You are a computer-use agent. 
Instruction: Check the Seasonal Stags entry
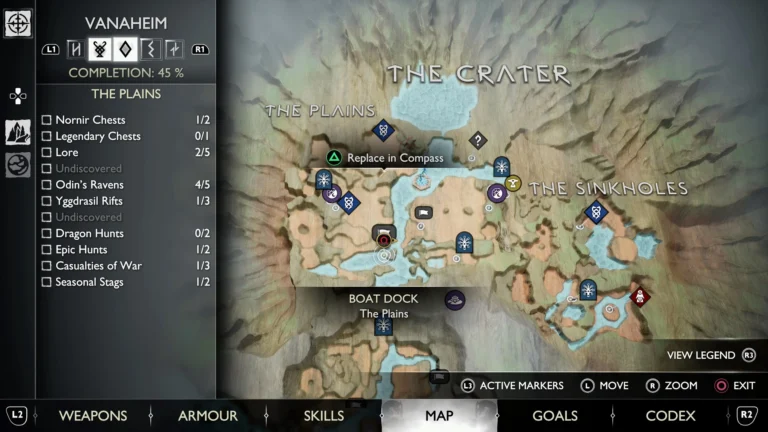(x=47, y=282)
